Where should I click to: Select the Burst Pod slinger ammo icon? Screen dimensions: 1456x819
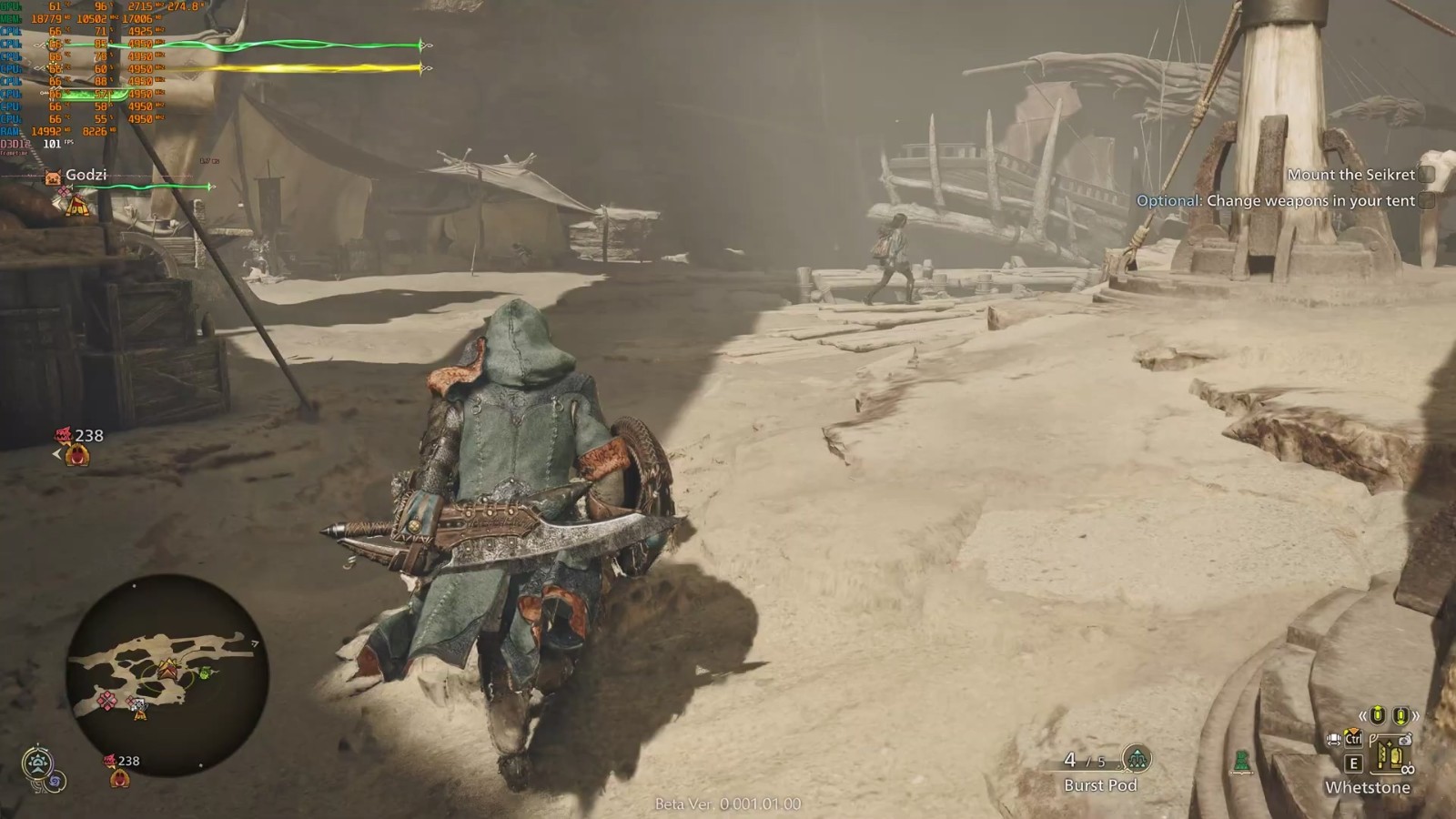(x=1136, y=758)
